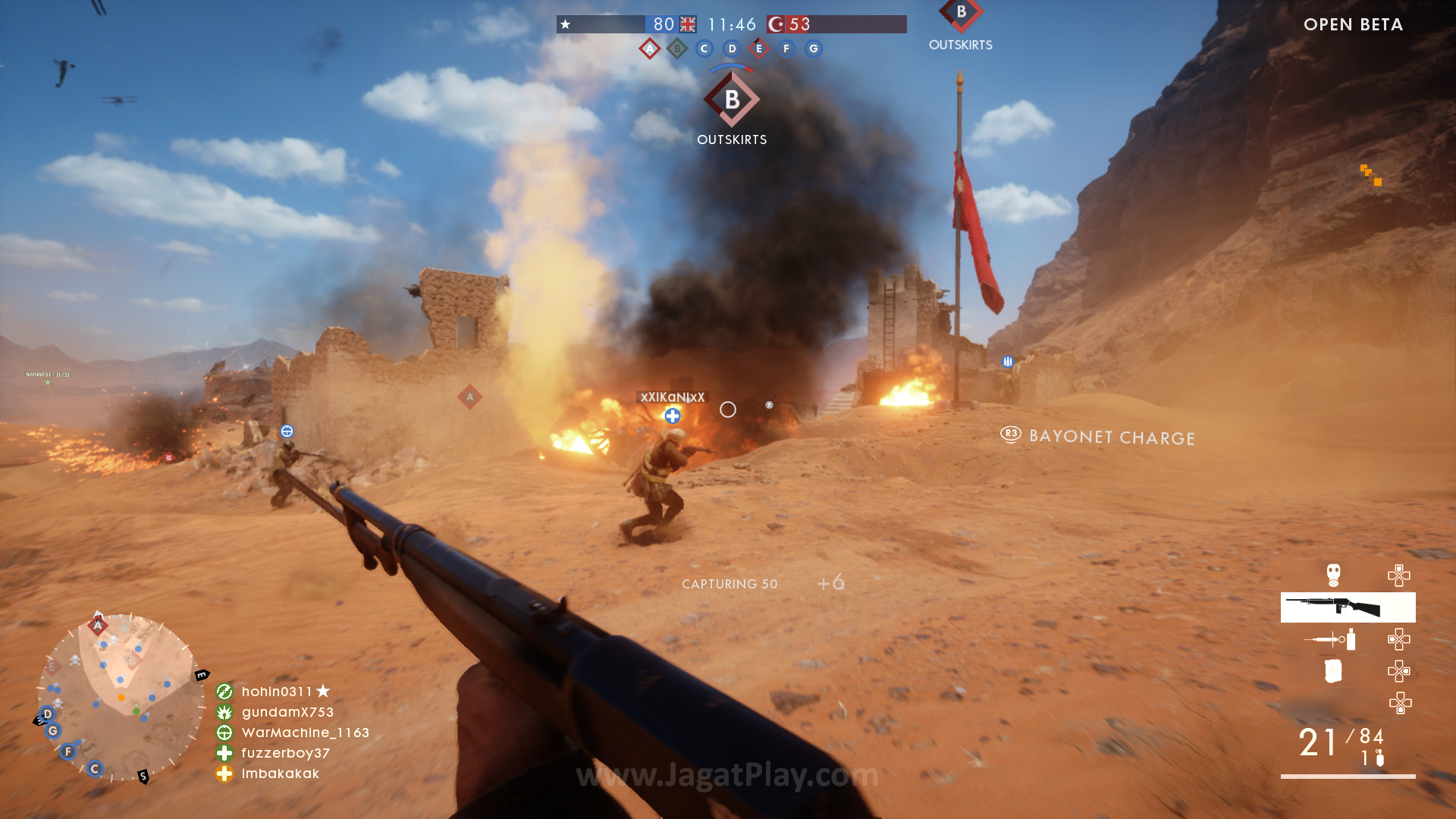Image resolution: width=1456 pixels, height=819 pixels.
Task: Select objective A in the top flag row
Action: click(x=650, y=49)
